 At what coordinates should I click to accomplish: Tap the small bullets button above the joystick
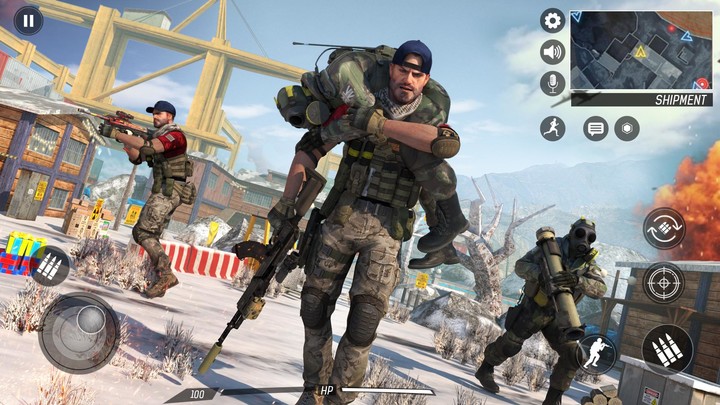(50, 266)
